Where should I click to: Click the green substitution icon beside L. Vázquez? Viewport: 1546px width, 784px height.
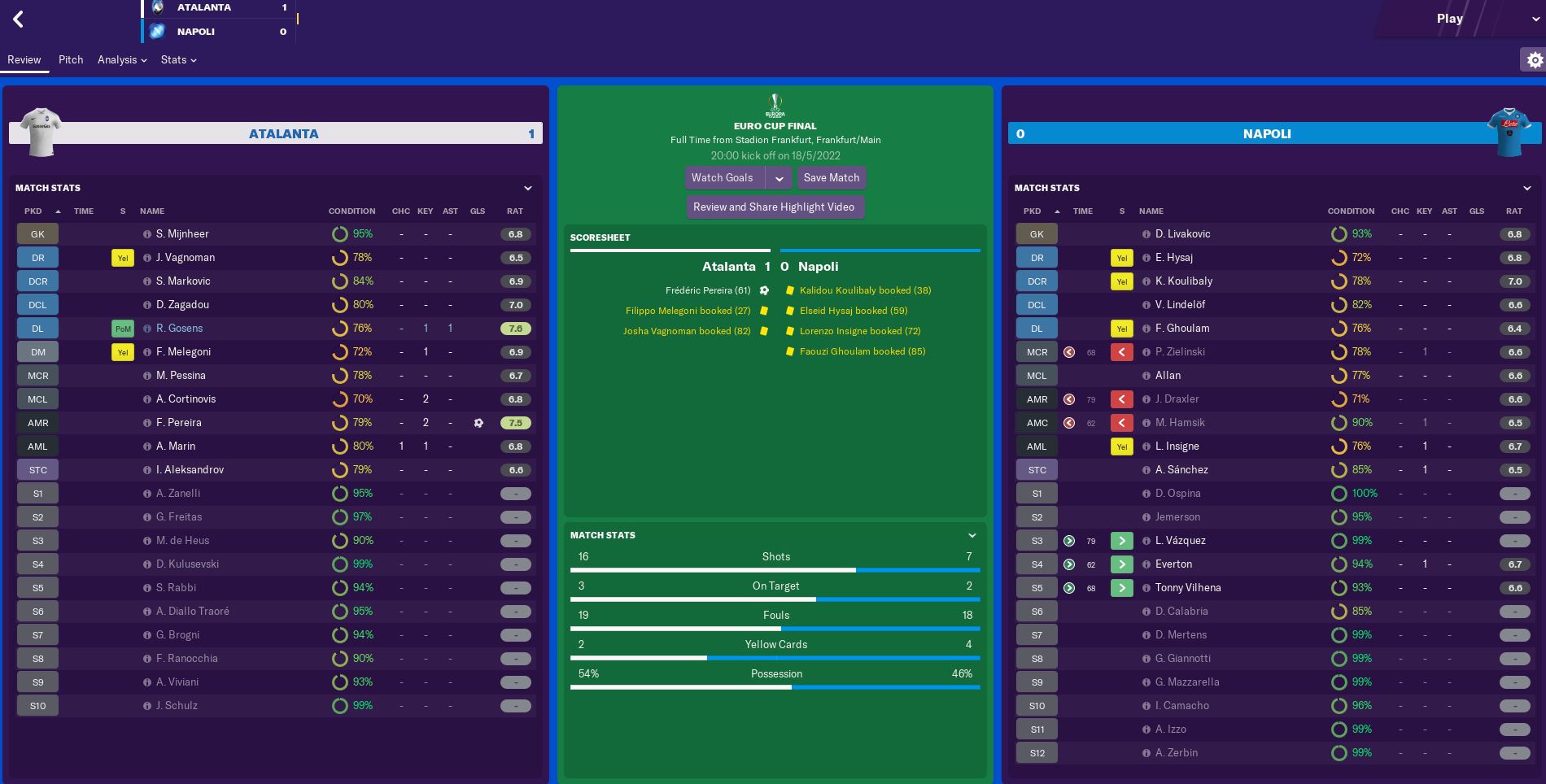[x=1122, y=540]
